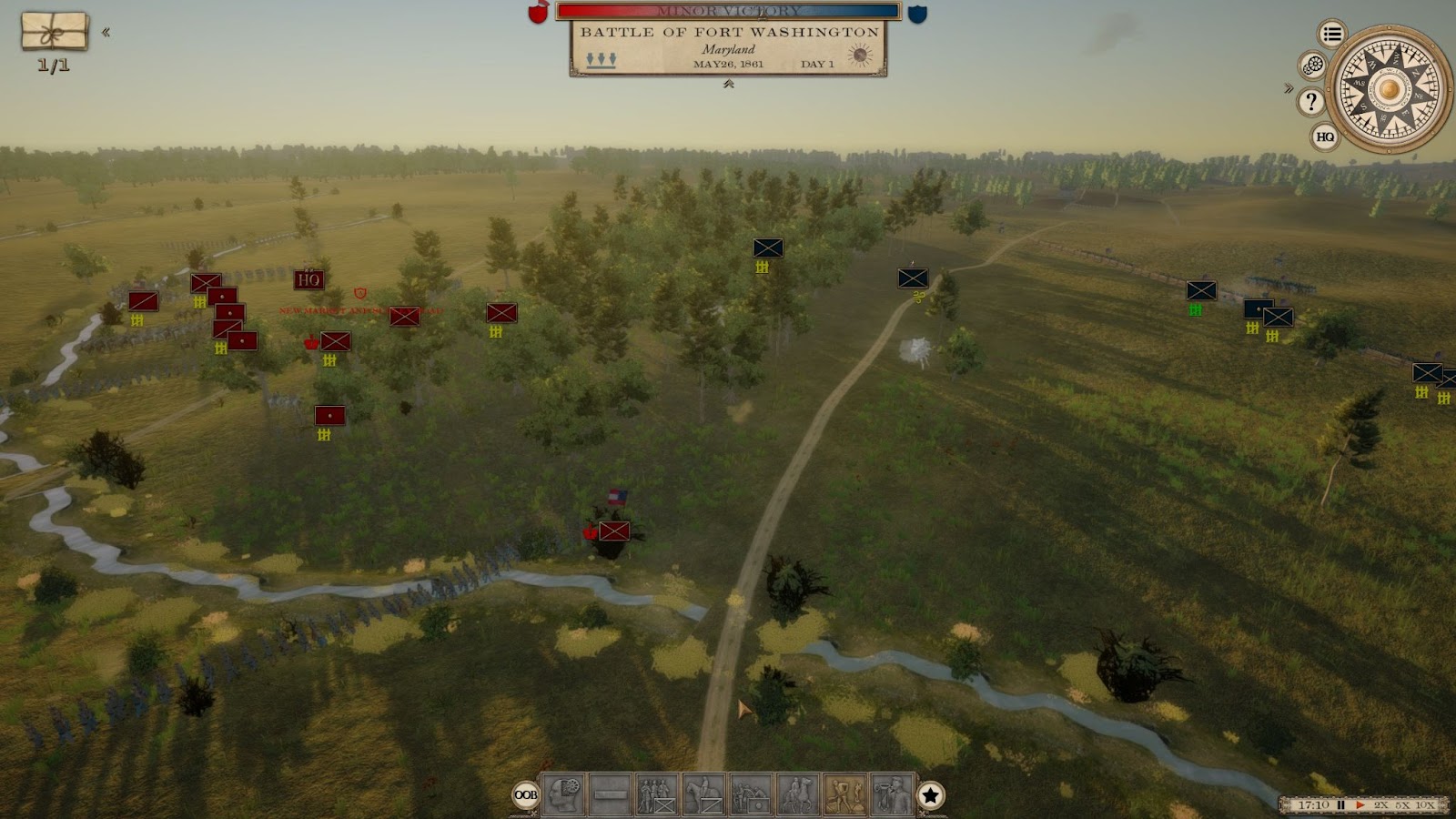Select the bugler toolbar button
1456x819 pixels.
892,794
